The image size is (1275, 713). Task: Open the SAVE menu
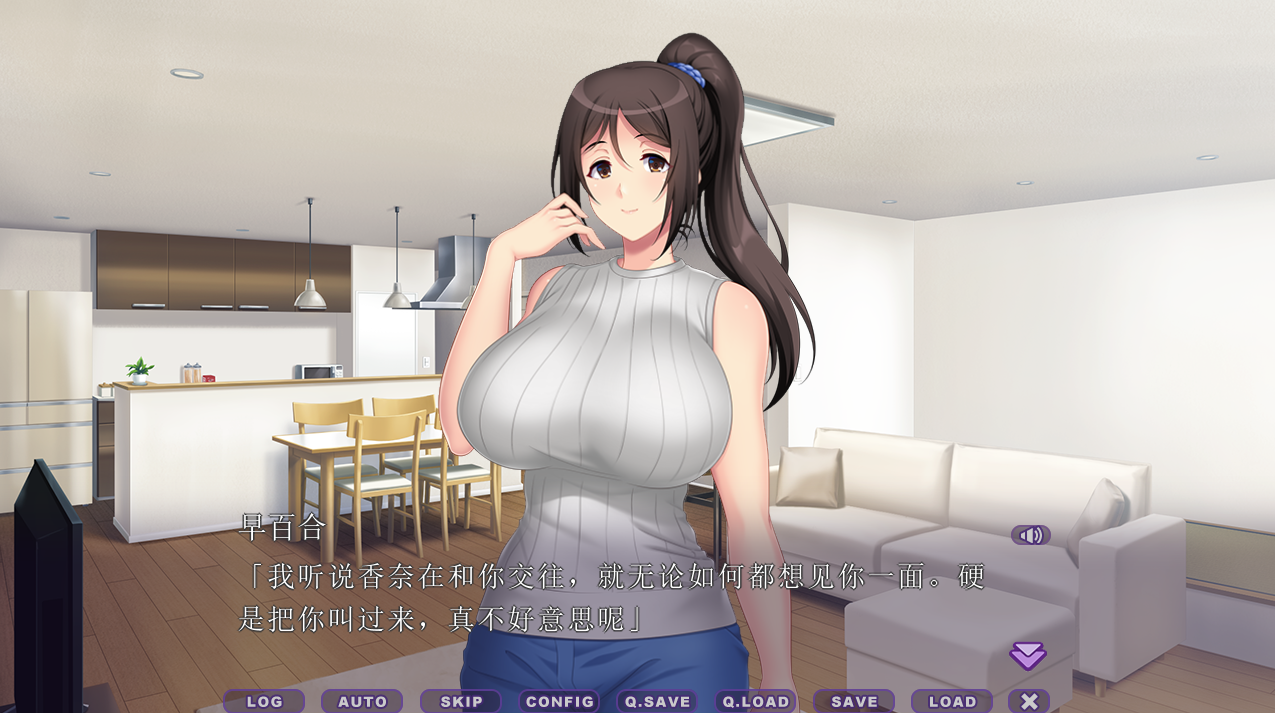click(854, 702)
